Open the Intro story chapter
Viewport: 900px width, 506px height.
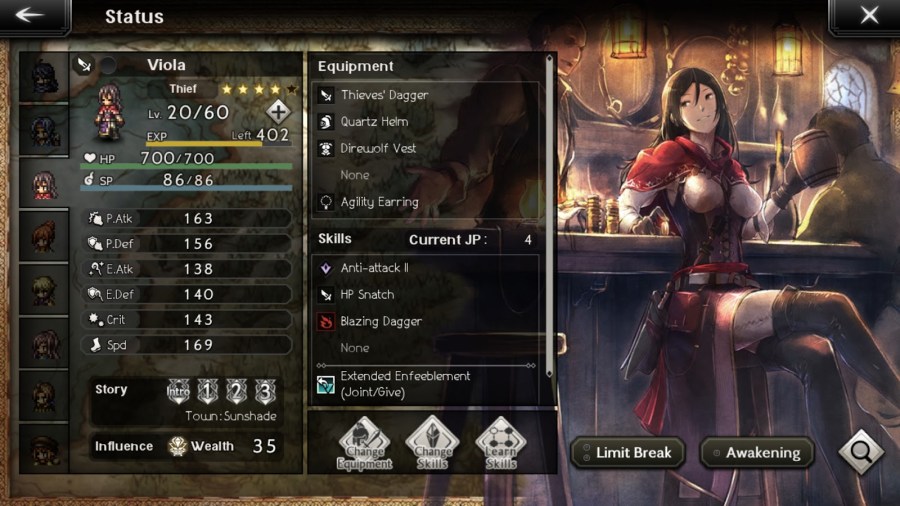click(179, 391)
